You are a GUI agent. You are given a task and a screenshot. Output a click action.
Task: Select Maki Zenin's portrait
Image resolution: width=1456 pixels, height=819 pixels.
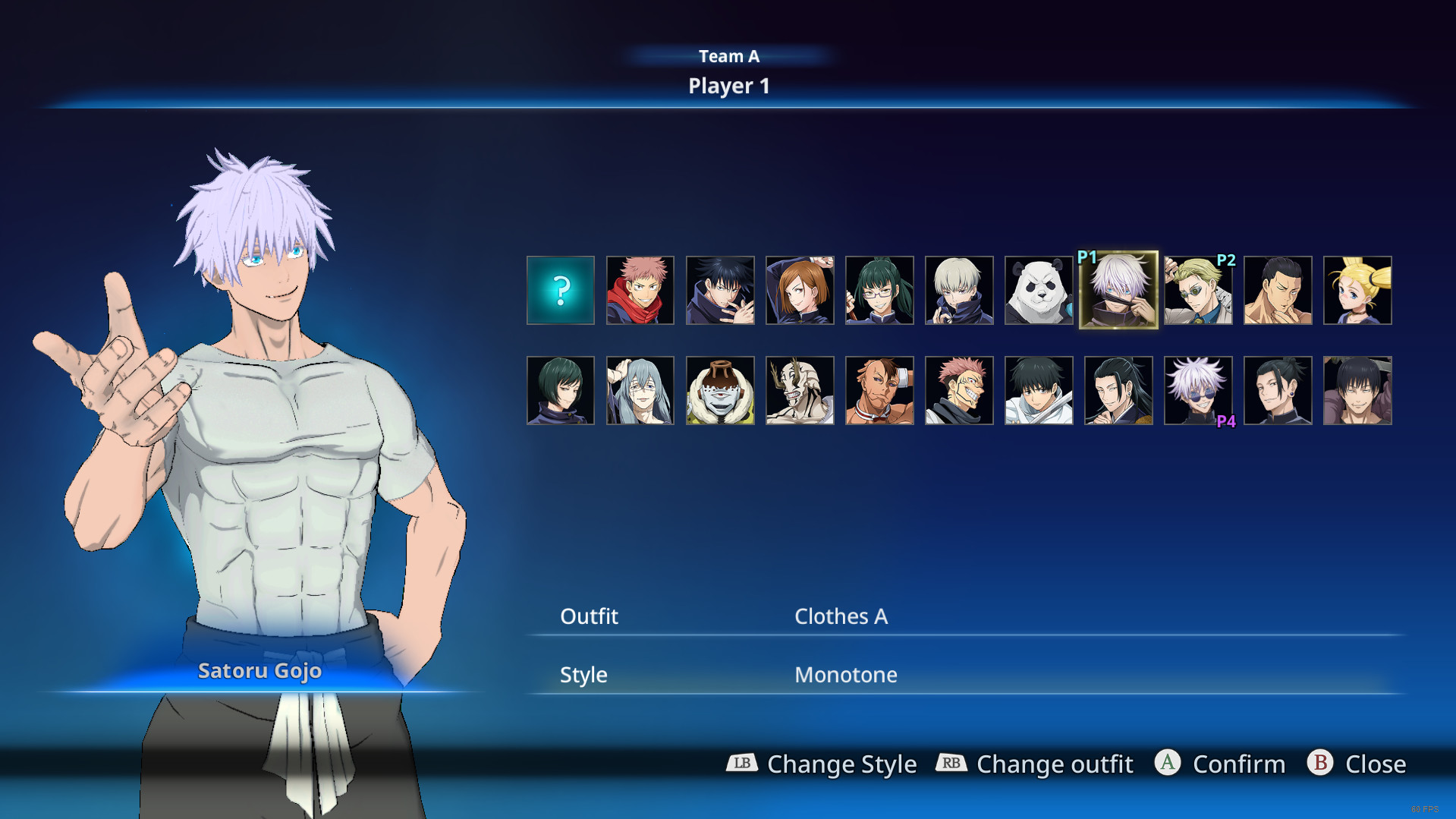[879, 290]
